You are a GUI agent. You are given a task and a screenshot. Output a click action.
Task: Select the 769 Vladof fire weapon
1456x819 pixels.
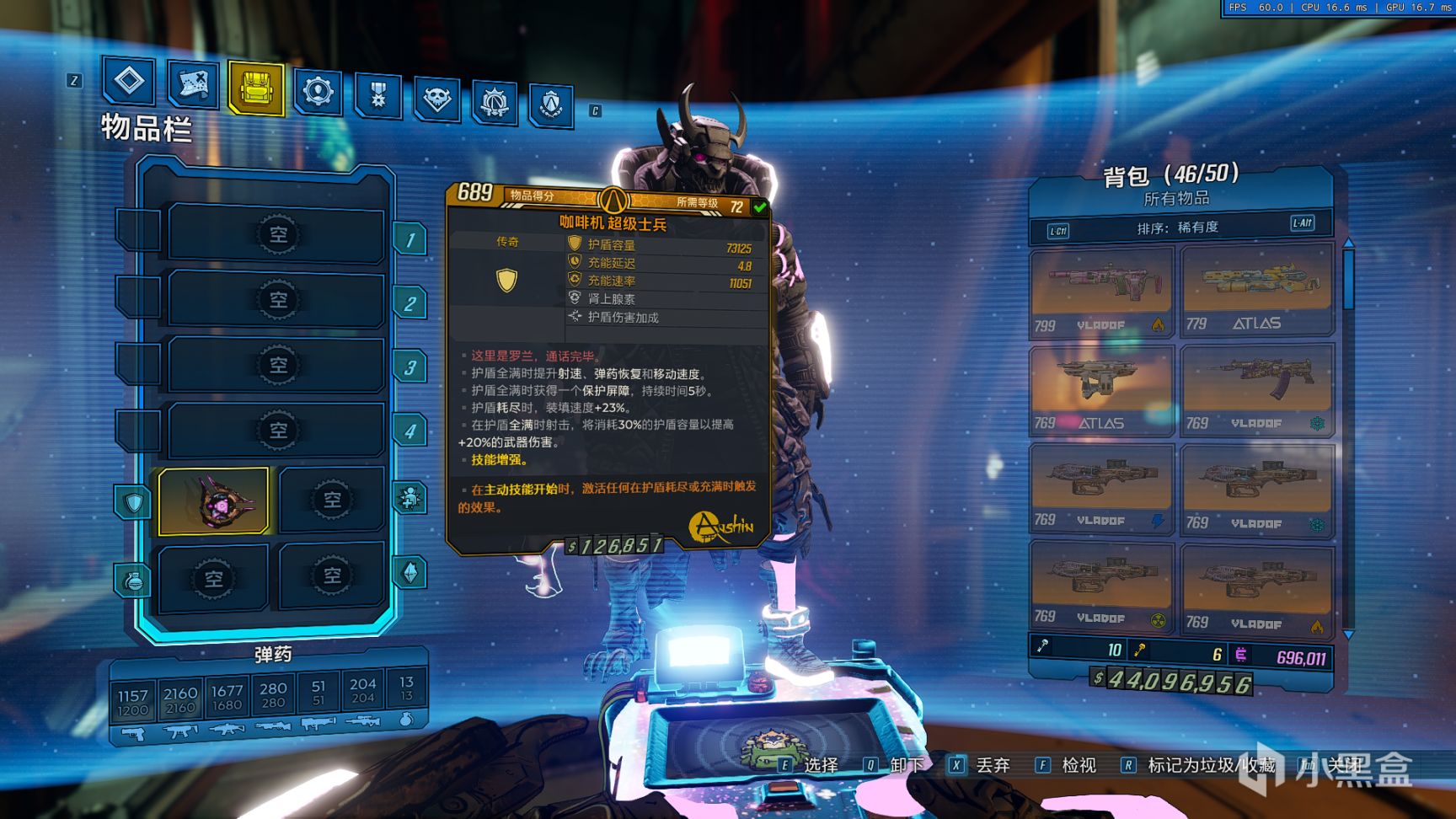point(1256,588)
